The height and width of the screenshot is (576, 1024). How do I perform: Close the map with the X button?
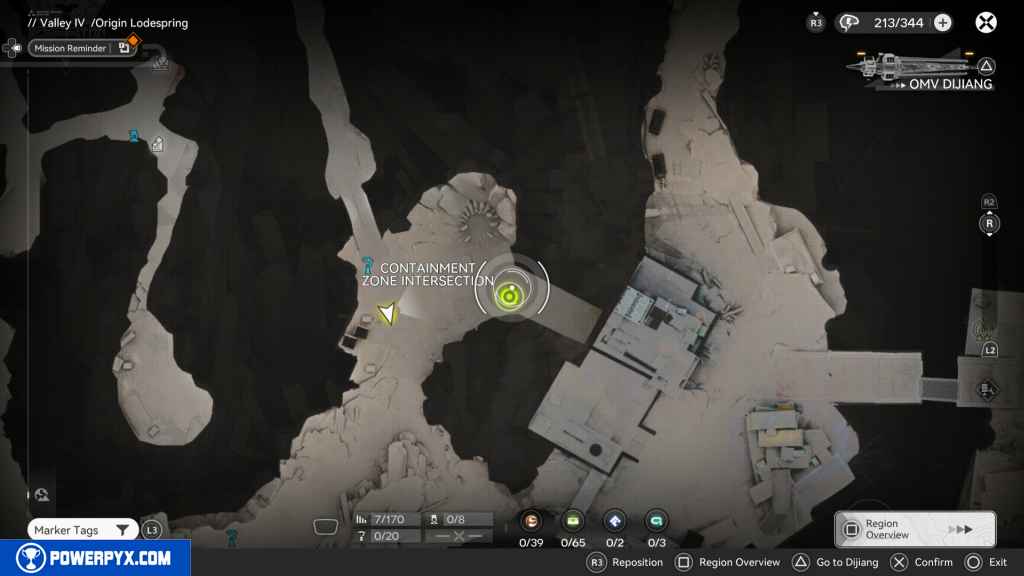pyautogui.click(x=986, y=22)
